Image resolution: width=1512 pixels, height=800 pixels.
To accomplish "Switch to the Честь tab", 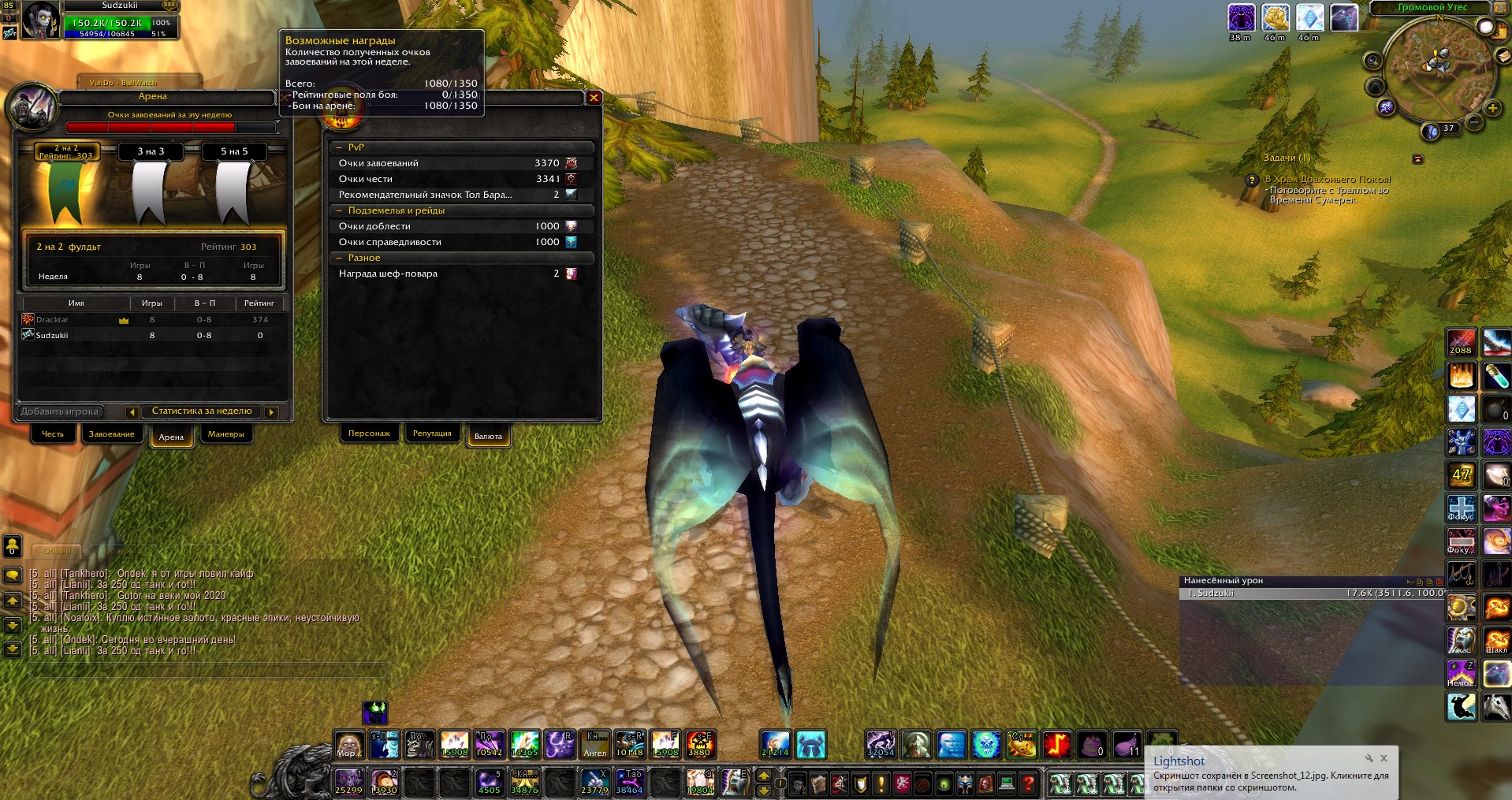I will coord(53,434).
